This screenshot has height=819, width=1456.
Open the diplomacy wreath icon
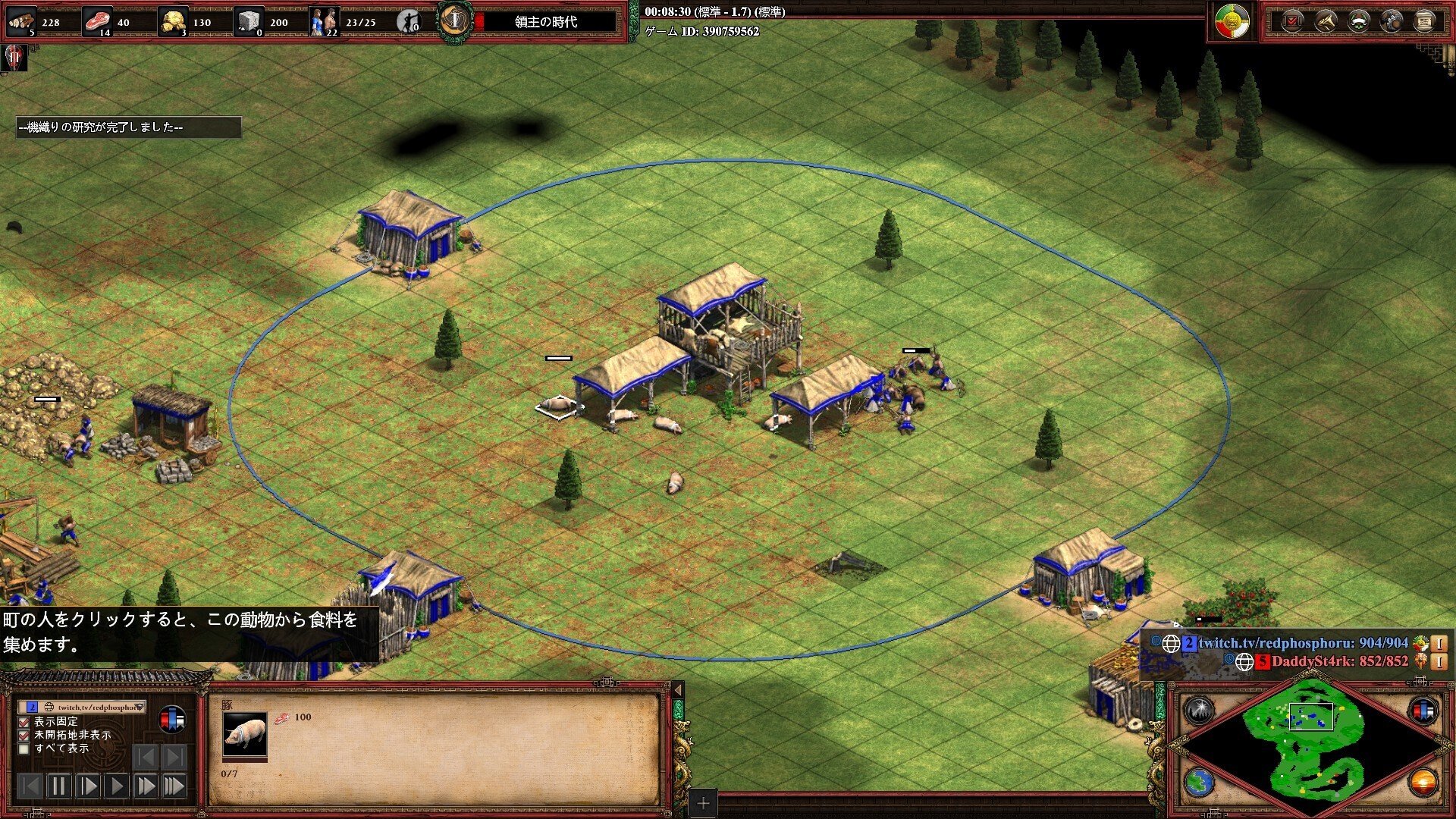(1360, 20)
